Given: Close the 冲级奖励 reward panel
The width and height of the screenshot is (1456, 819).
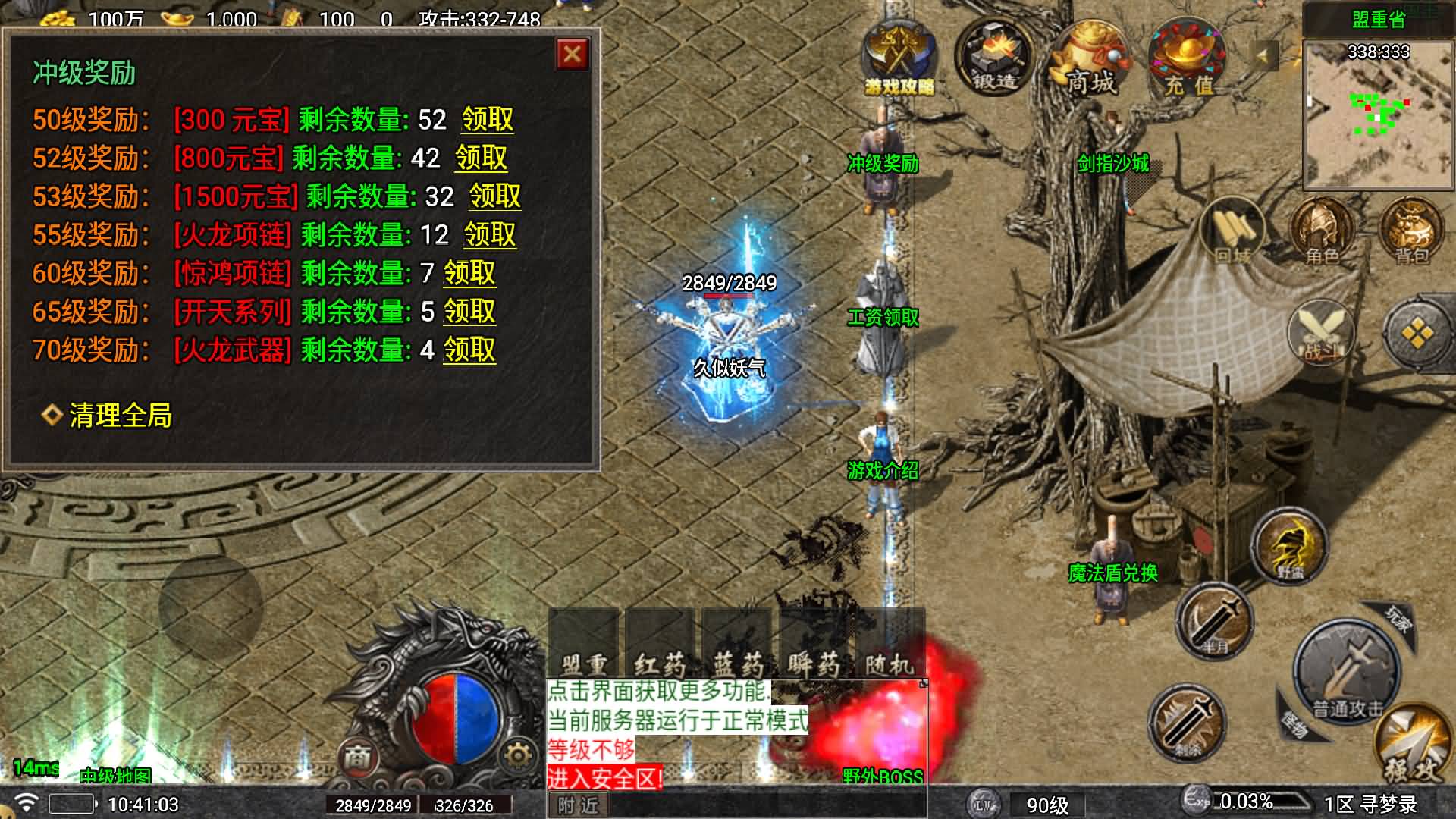Looking at the screenshot, I should click(x=573, y=55).
